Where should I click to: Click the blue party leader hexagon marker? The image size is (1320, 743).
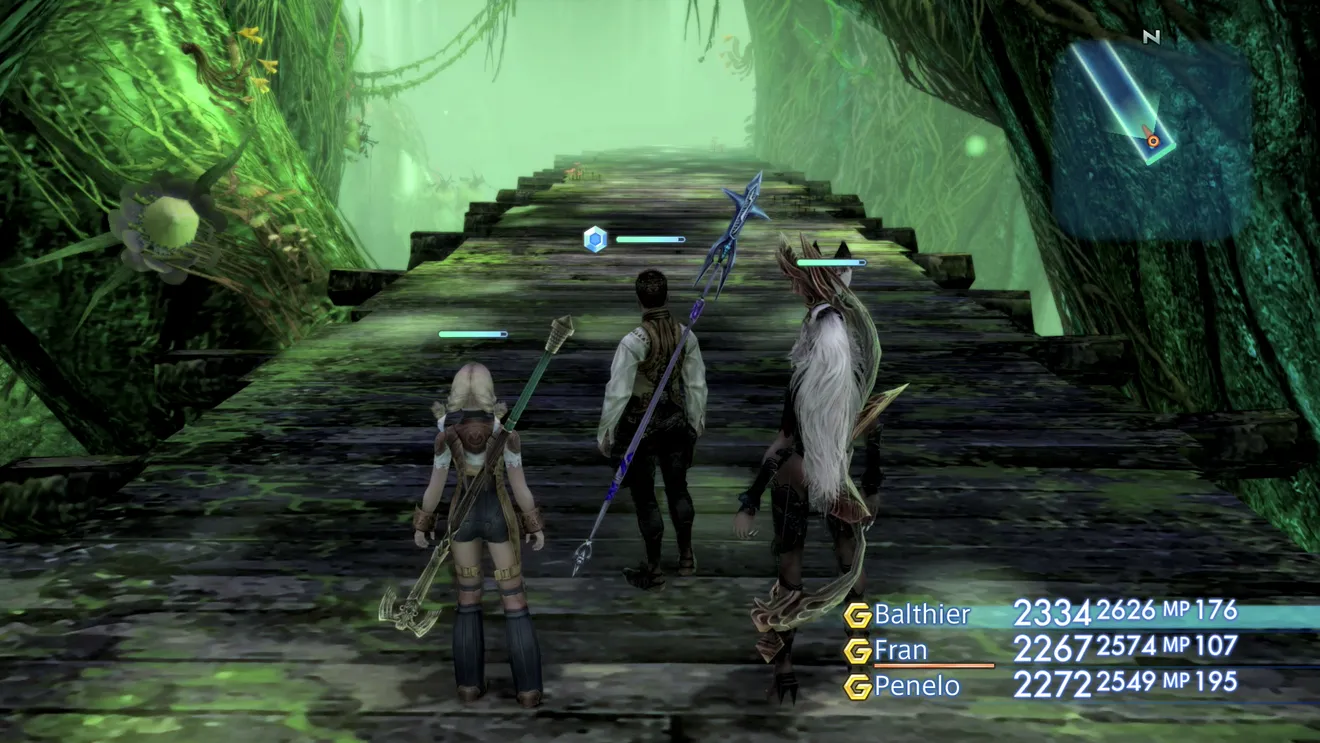595,239
